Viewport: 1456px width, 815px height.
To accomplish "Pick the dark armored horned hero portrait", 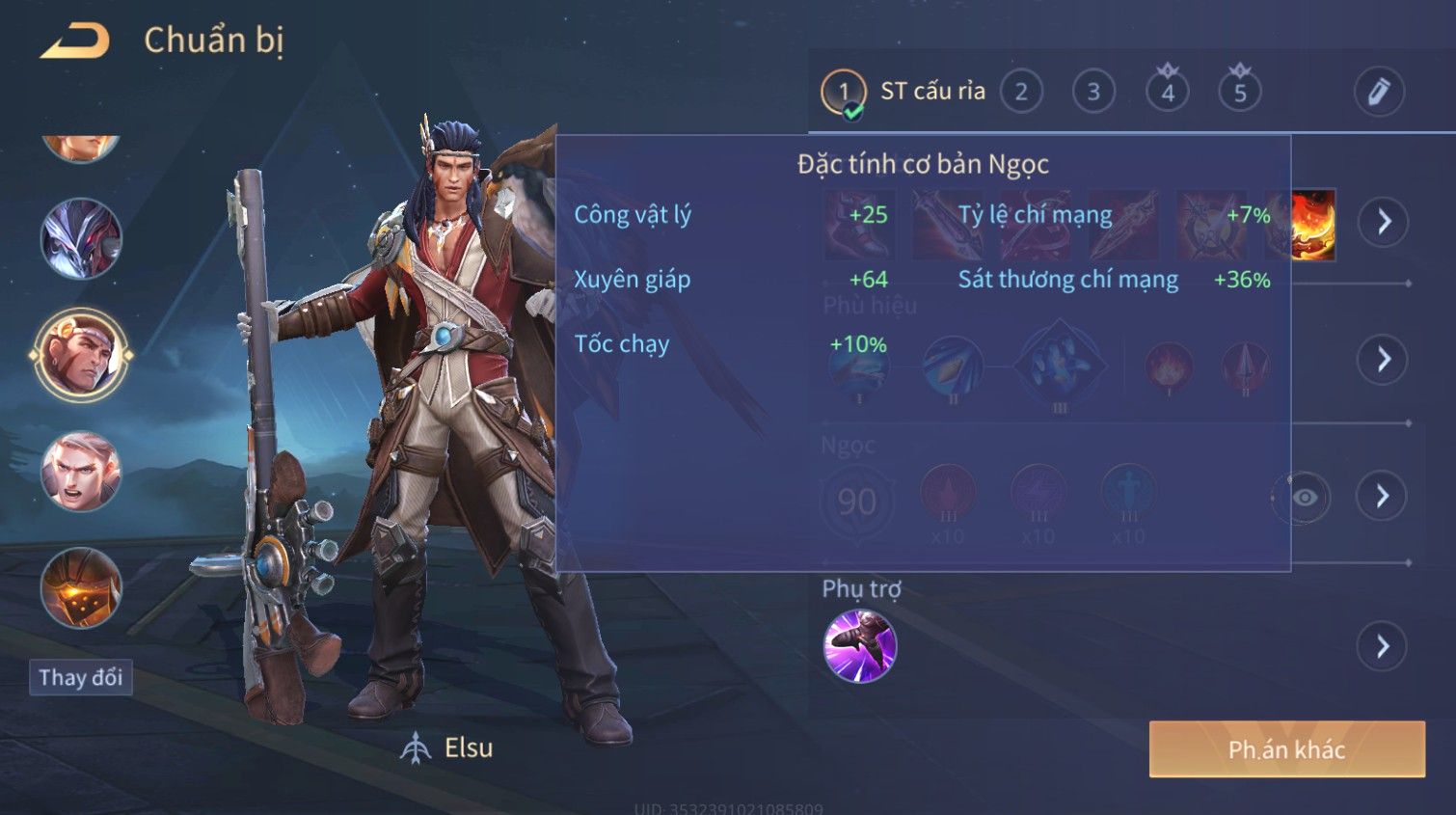I will pos(81,238).
